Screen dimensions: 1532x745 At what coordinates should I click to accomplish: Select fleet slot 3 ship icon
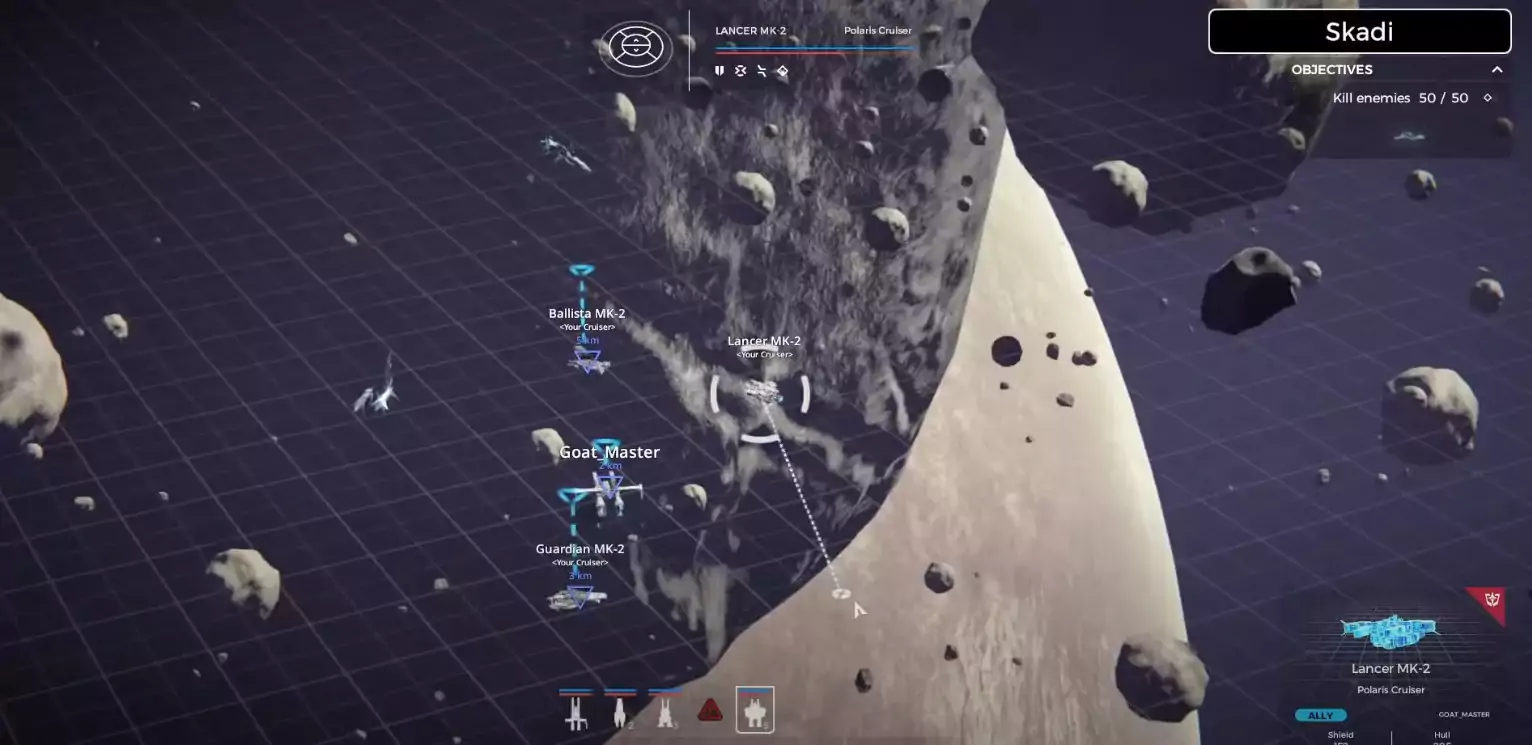664,712
